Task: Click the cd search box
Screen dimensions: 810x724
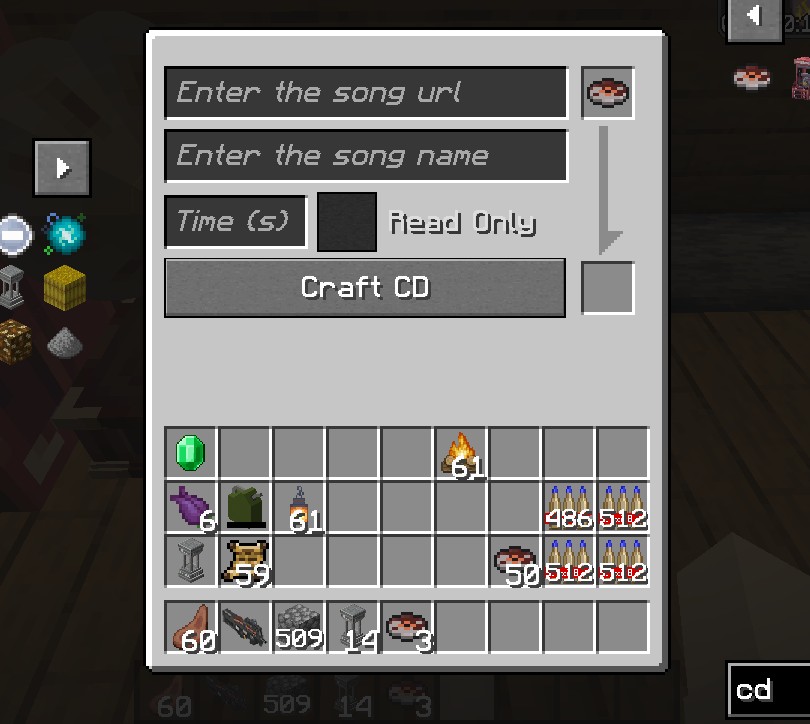Action: (x=769, y=690)
